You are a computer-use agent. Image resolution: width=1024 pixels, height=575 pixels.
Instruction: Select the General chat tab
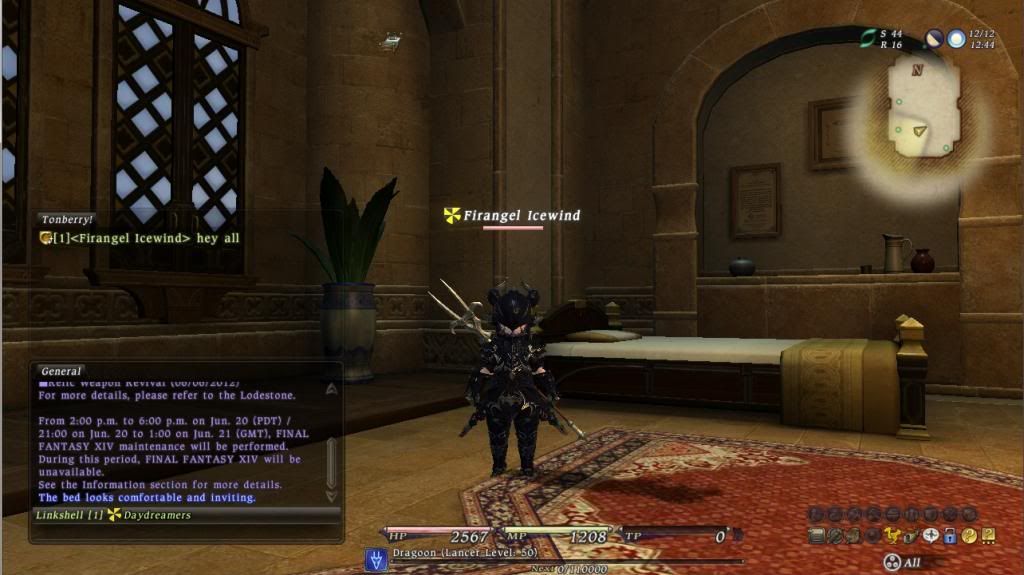(x=62, y=371)
